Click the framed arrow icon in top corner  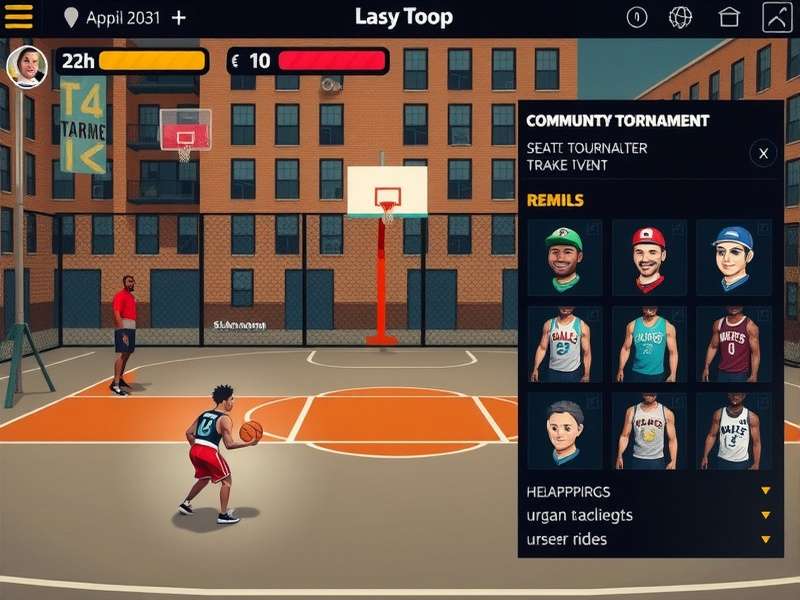(x=777, y=17)
